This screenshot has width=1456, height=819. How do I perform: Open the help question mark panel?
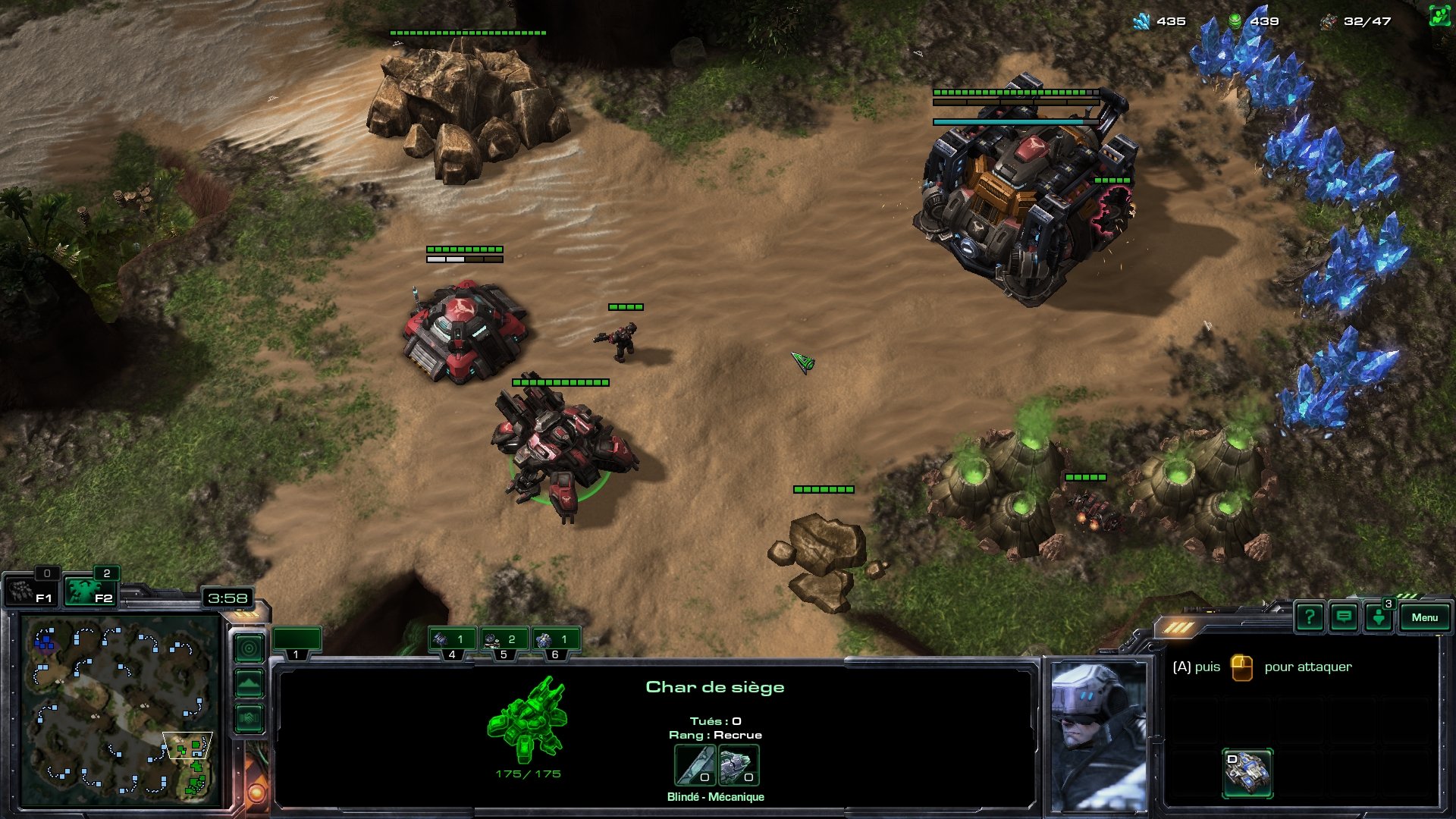click(1310, 617)
